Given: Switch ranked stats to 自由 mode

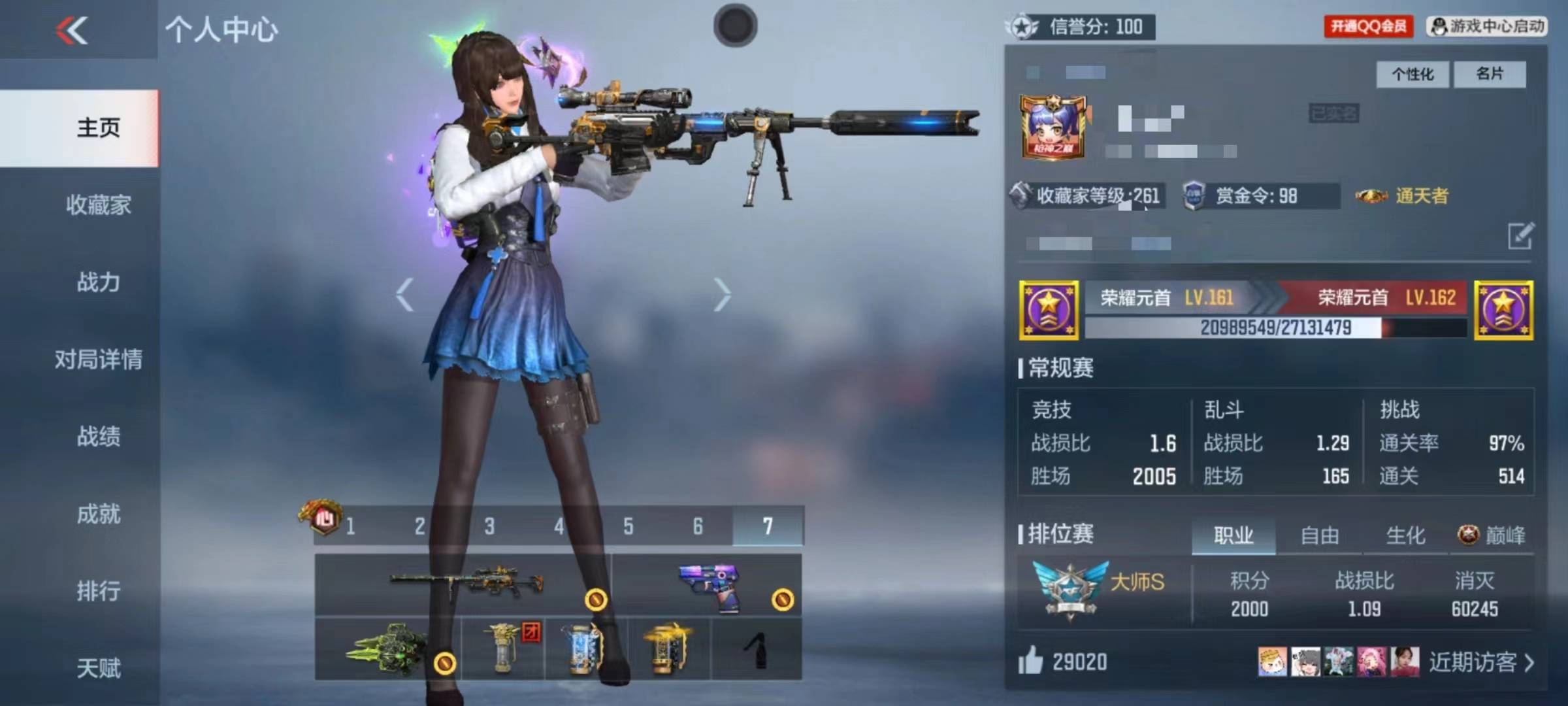Looking at the screenshot, I should coord(1321,535).
